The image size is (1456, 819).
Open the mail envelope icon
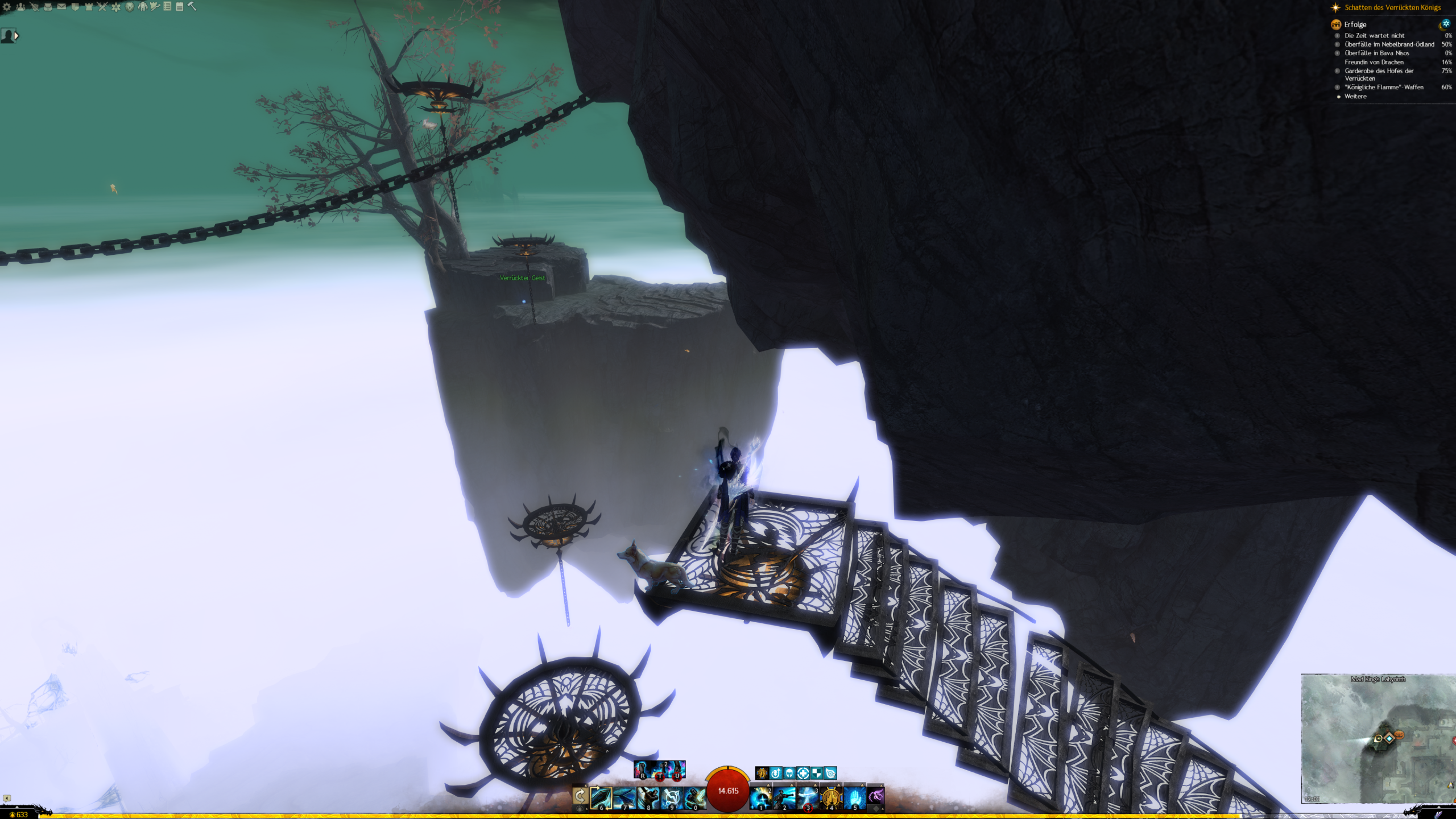[61, 7]
